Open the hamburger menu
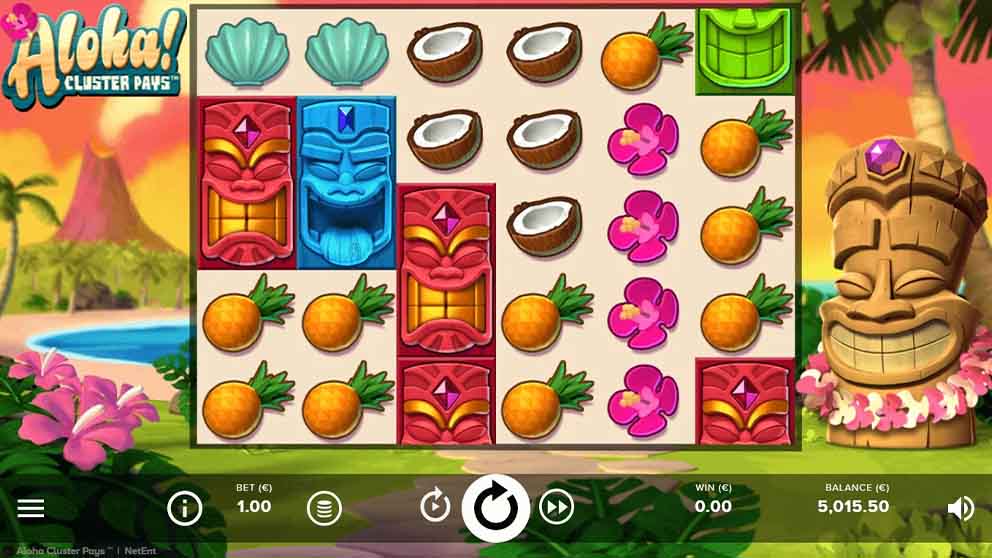 coord(31,508)
